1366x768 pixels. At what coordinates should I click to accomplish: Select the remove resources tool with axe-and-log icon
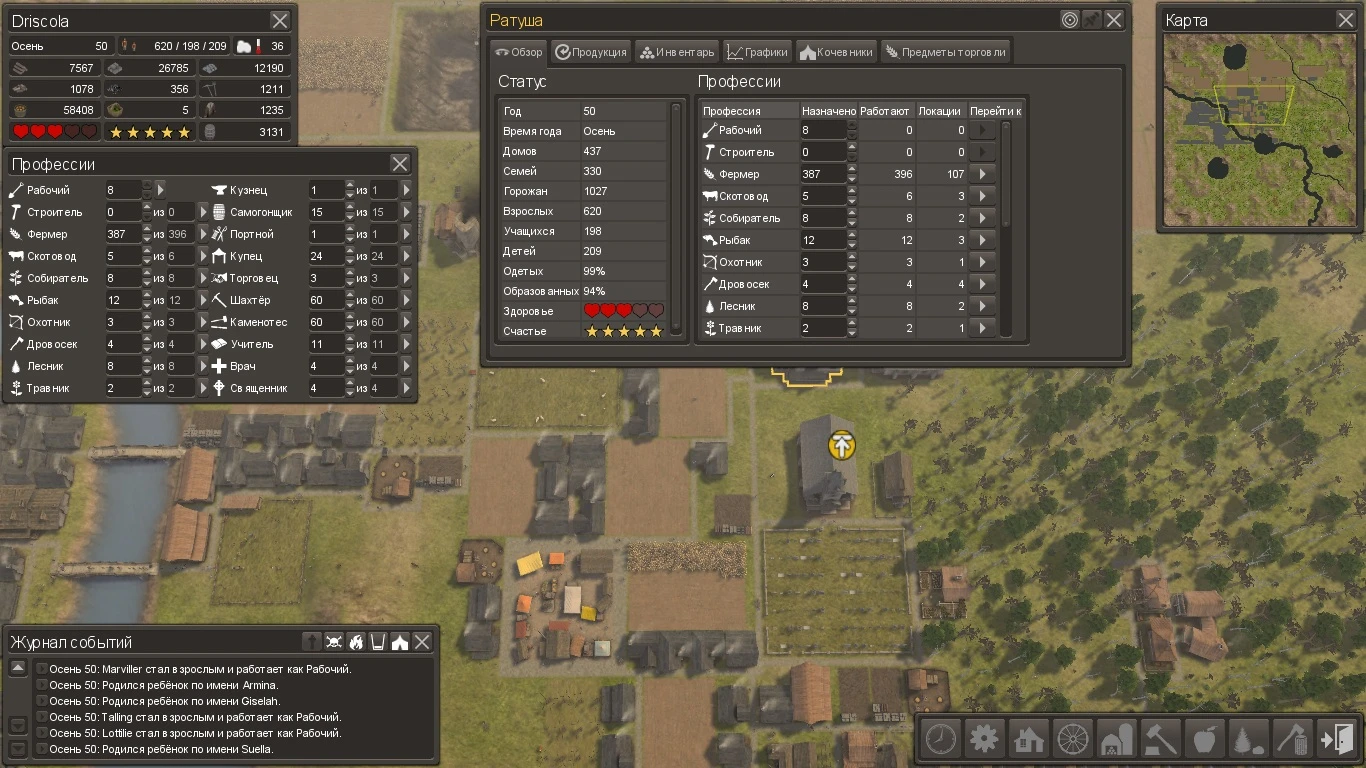point(1292,738)
